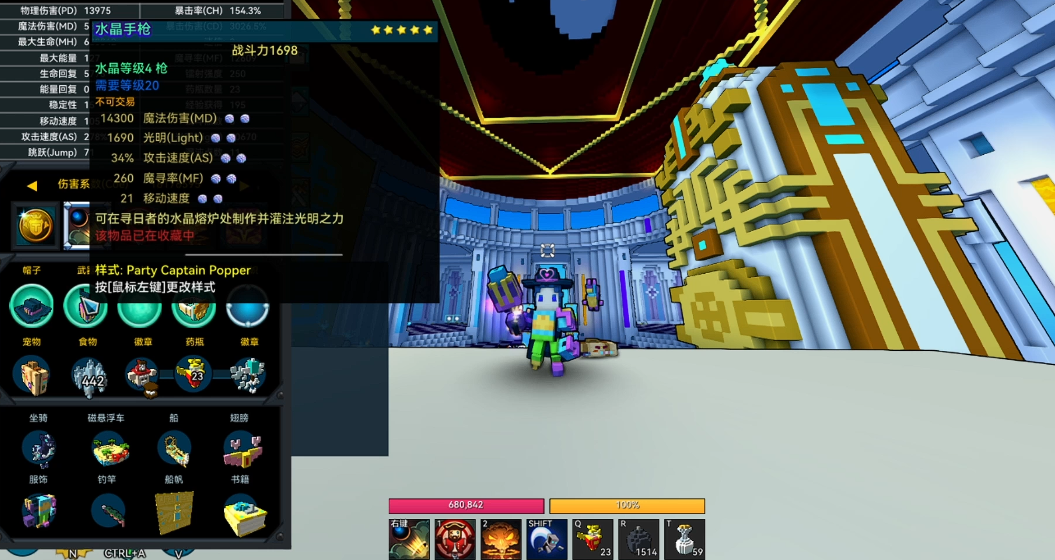Trigger the mushroom cloud explosion ability
Viewport: 1055px width, 560px height.
click(x=500, y=540)
